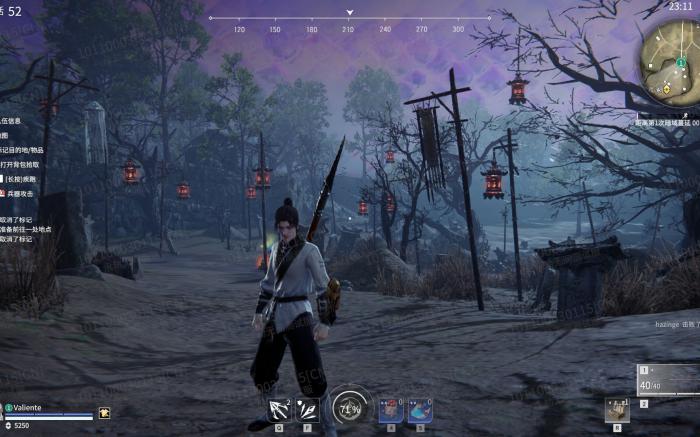This screenshot has width=700, height=437.
Task: Use the red consumable item slot
Action: 390,410
